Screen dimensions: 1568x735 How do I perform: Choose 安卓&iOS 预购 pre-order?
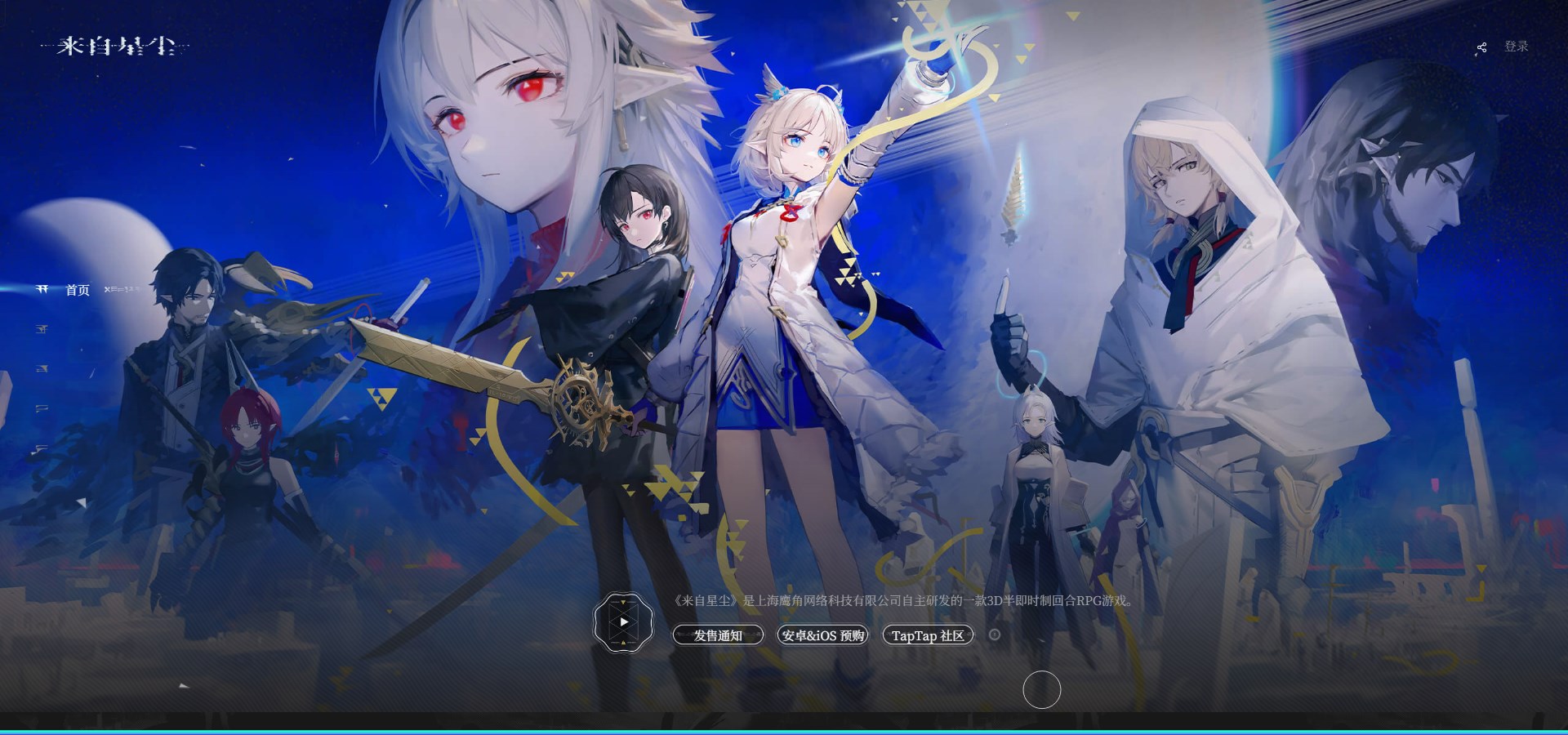coord(822,635)
